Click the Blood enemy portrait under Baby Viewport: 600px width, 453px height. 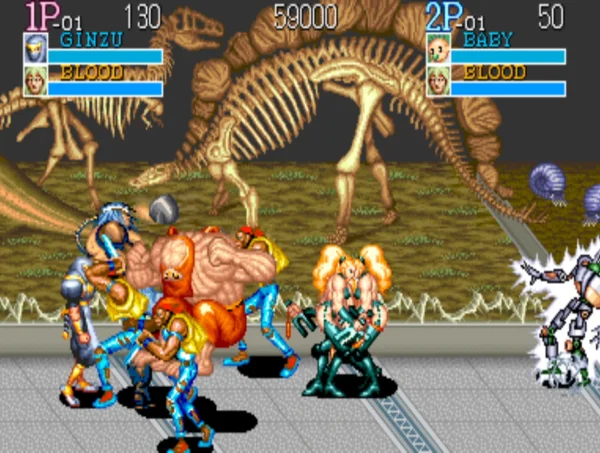[437, 80]
